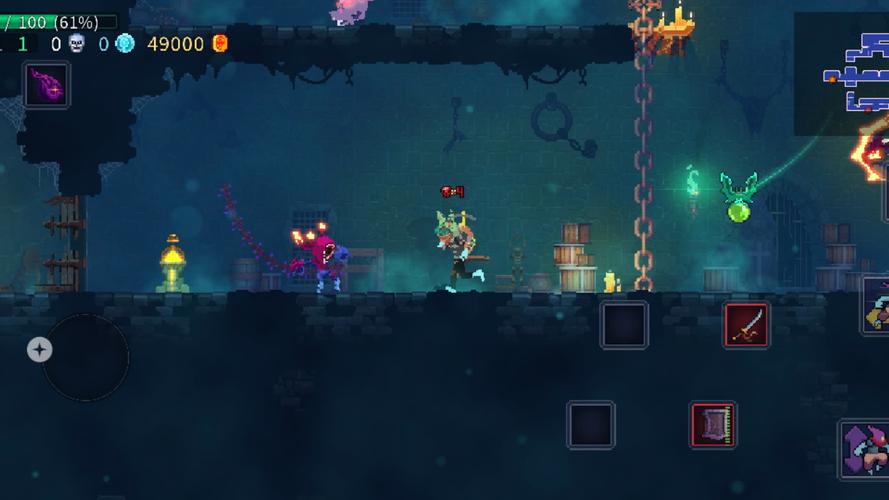Tap the curved sword weapon slot
The height and width of the screenshot is (500, 889).
(746, 325)
